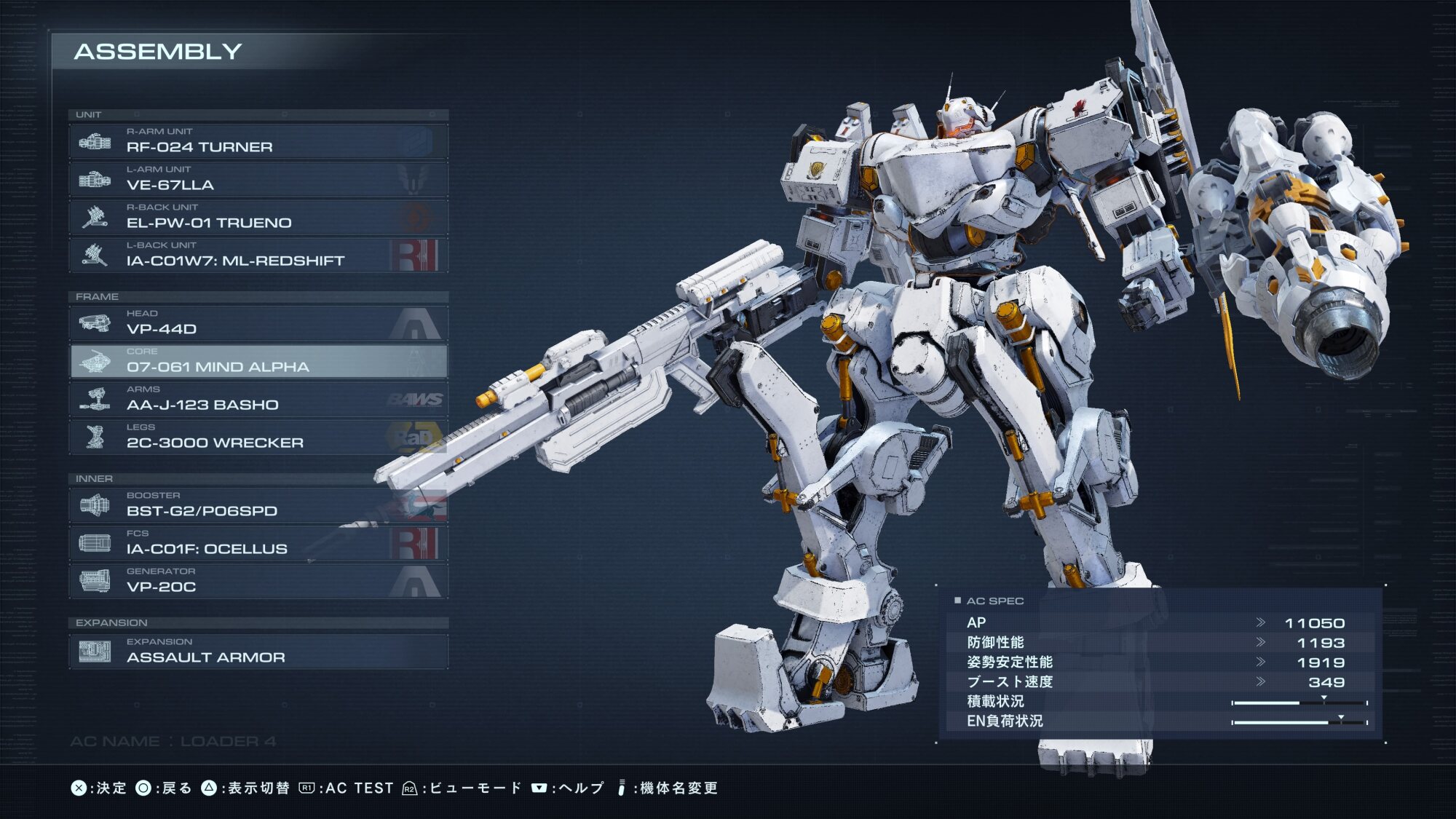Open the EL-PW-01 TRUENO right back slot
Image resolution: width=1456 pixels, height=819 pixels.
(x=258, y=217)
